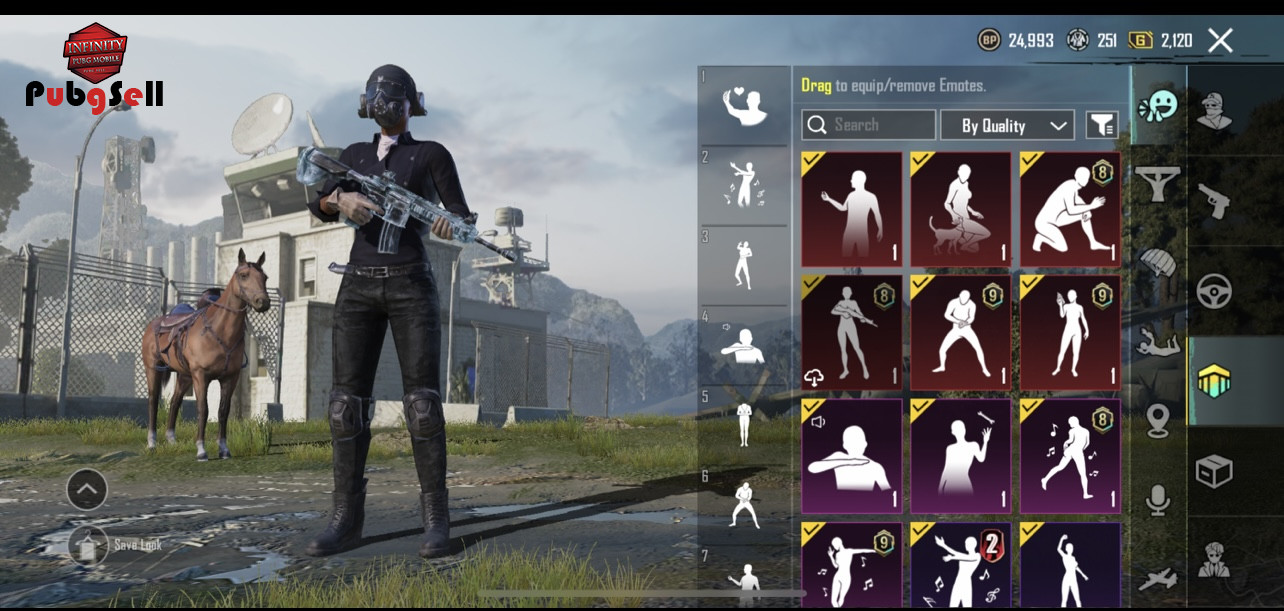
Task: Select the emote with the dog
Action: coord(960,210)
